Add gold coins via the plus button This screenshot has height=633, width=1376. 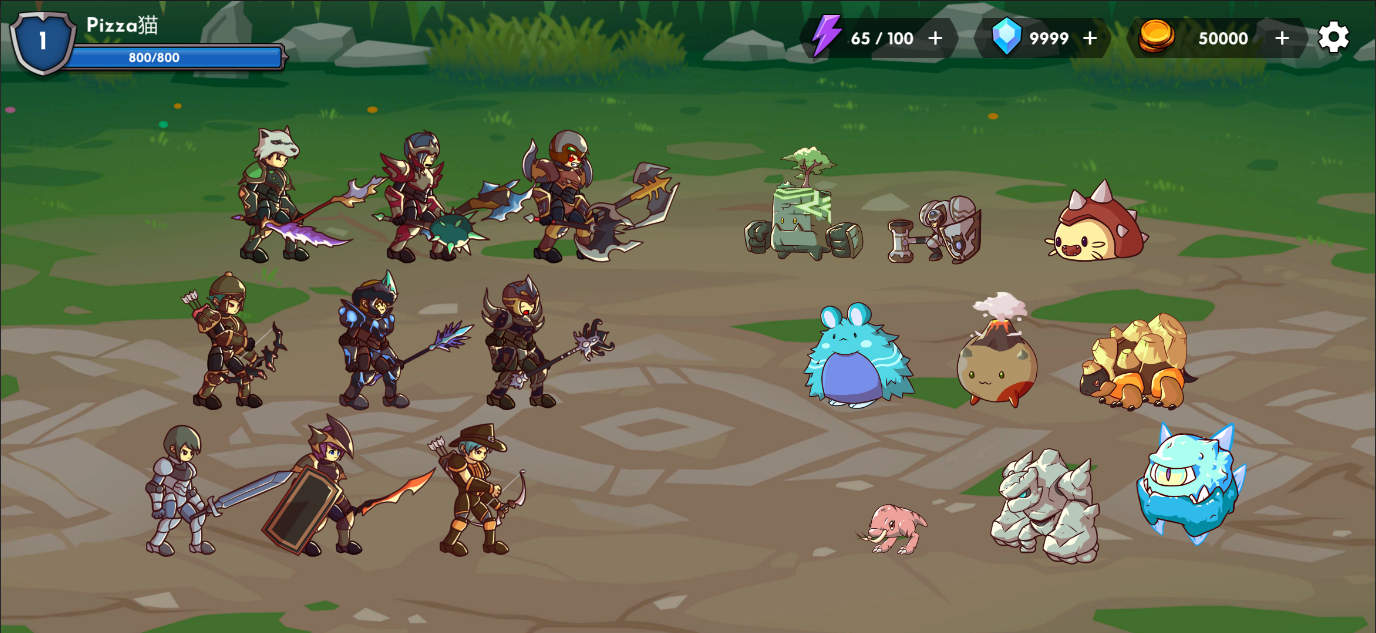(1282, 38)
